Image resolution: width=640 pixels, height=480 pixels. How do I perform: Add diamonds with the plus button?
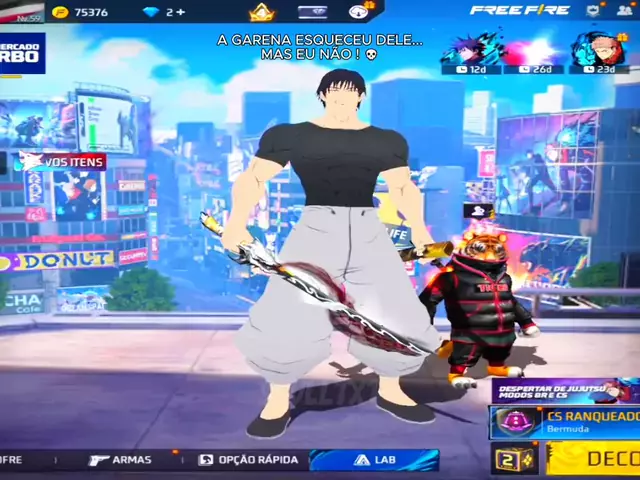click(181, 12)
